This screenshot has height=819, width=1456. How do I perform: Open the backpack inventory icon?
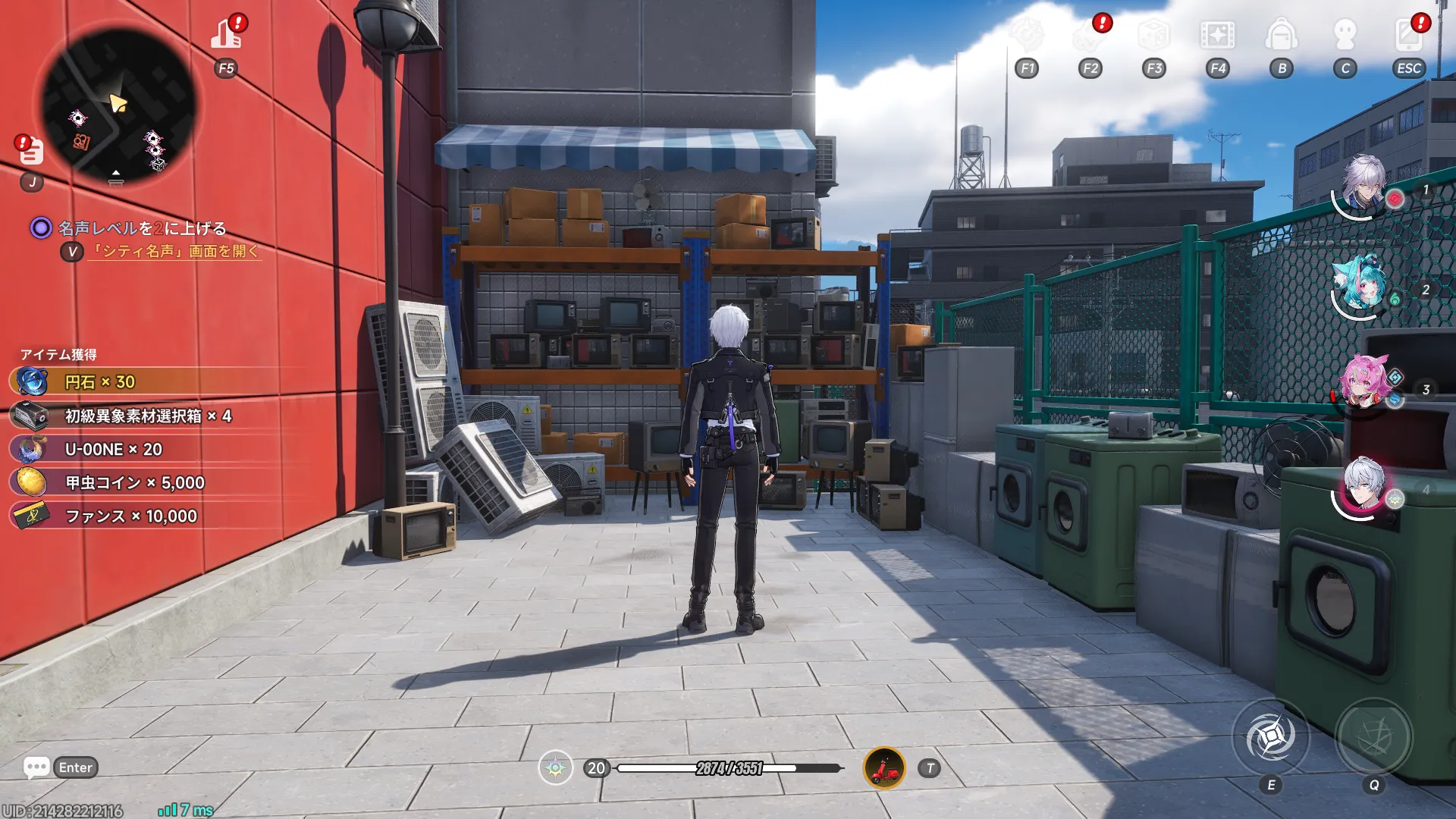coord(1281,35)
